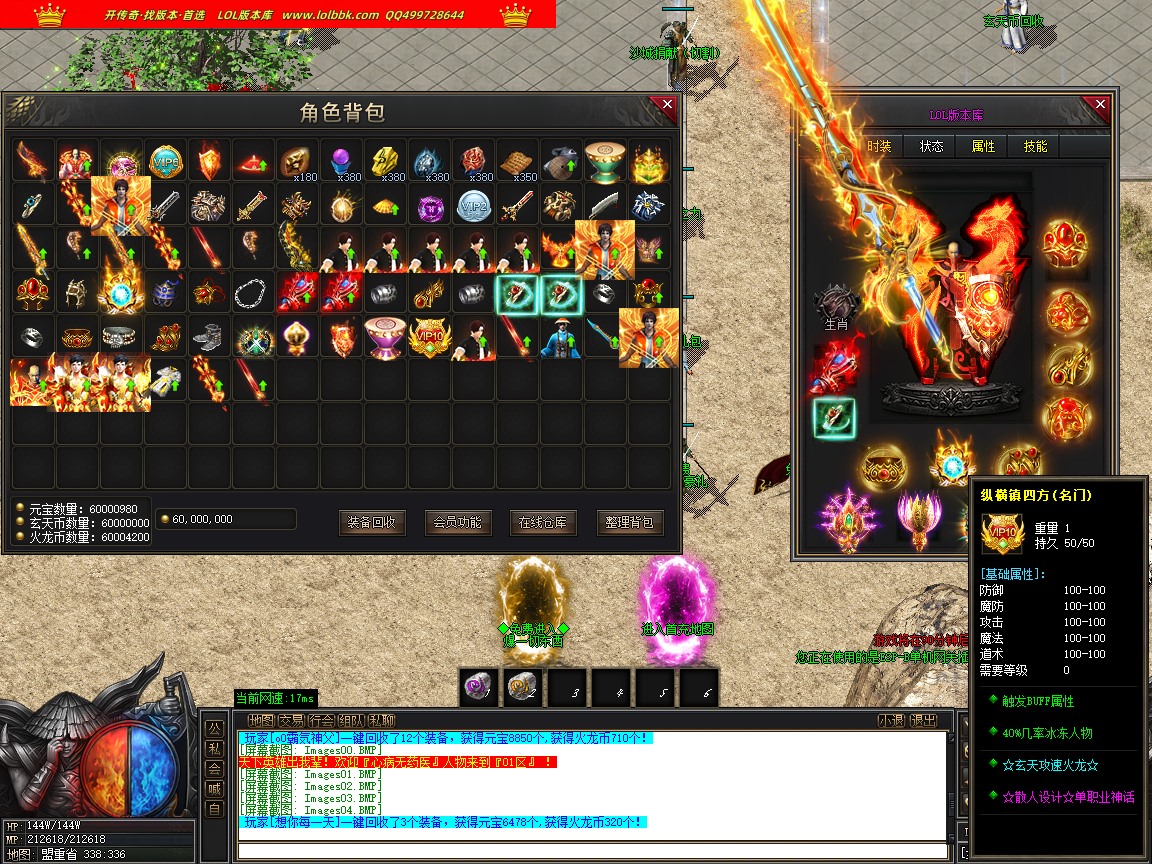Select the VIP6 badge in the bag
Screen dimensions: 1152x864
point(165,160)
